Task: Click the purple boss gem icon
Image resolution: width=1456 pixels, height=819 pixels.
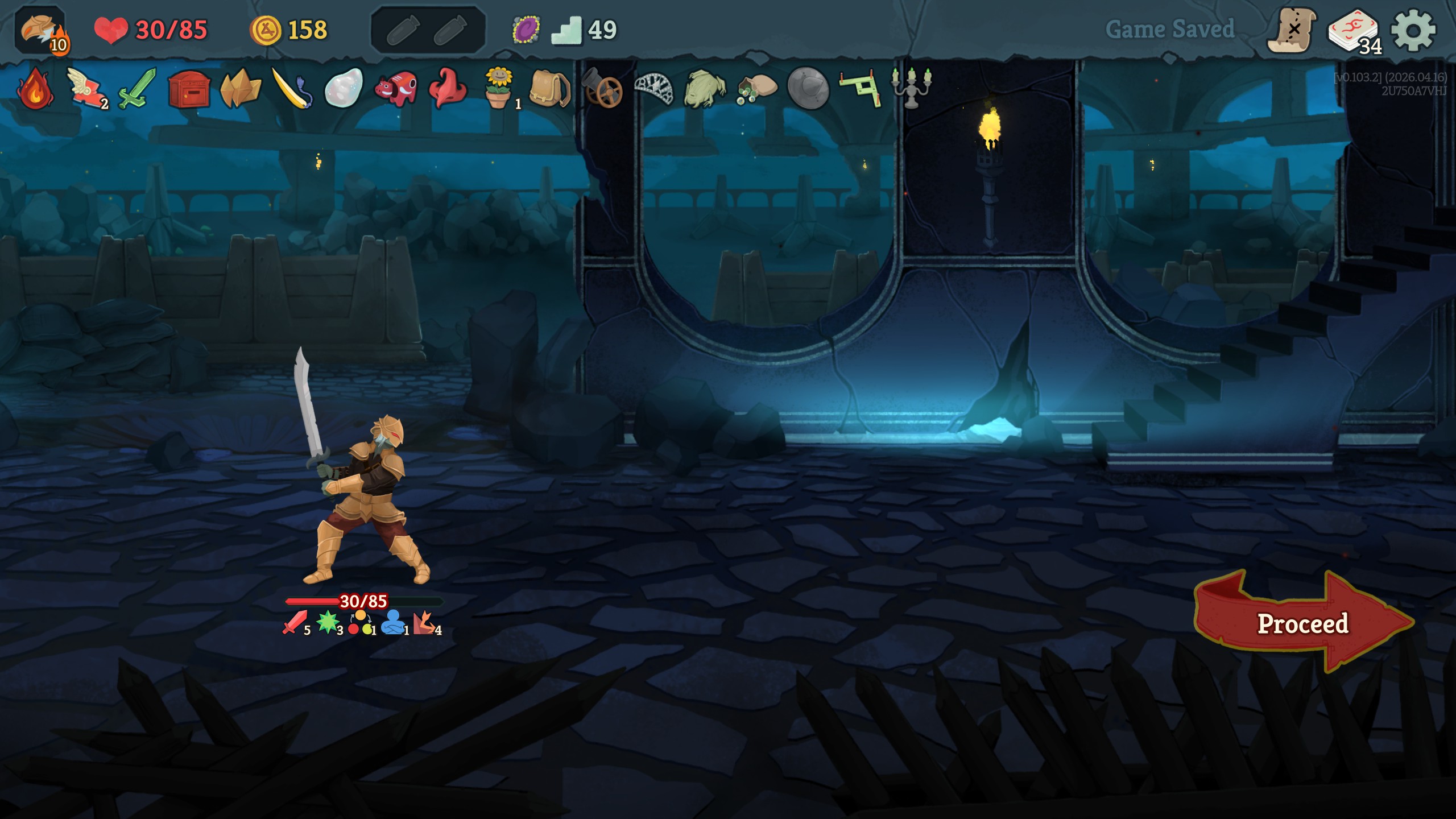Action: click(x=526, y=30)
